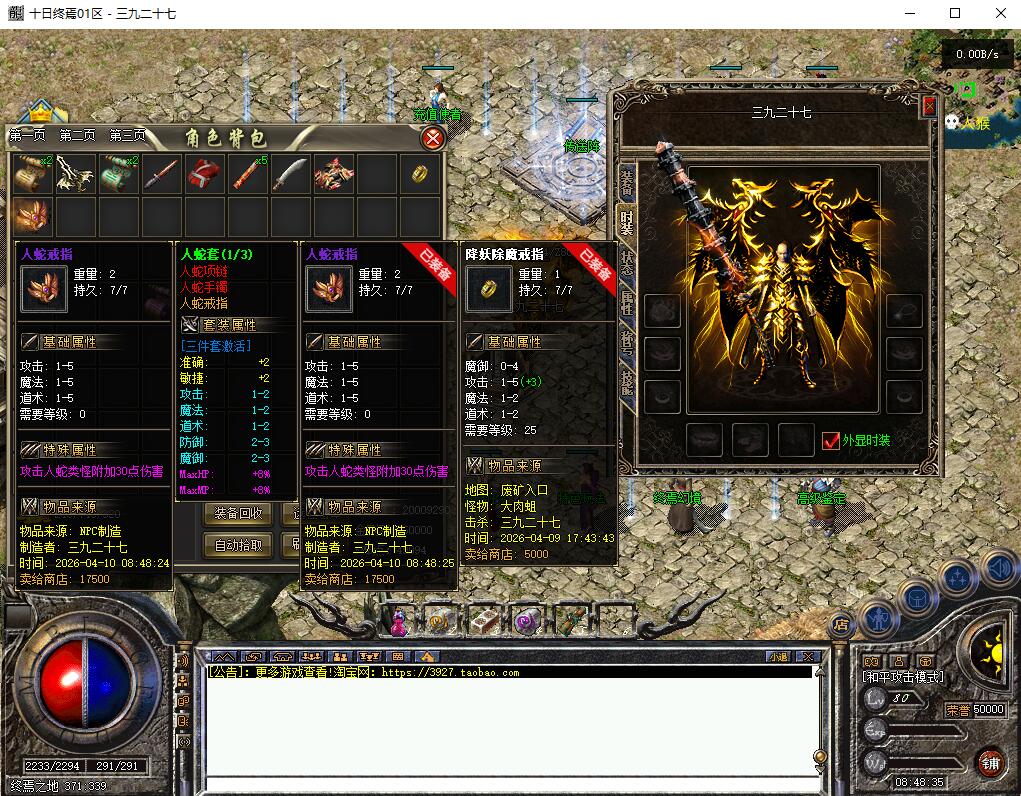Select the red cloth bundle item
The image size is (1021, 796).
coord(204,174)
